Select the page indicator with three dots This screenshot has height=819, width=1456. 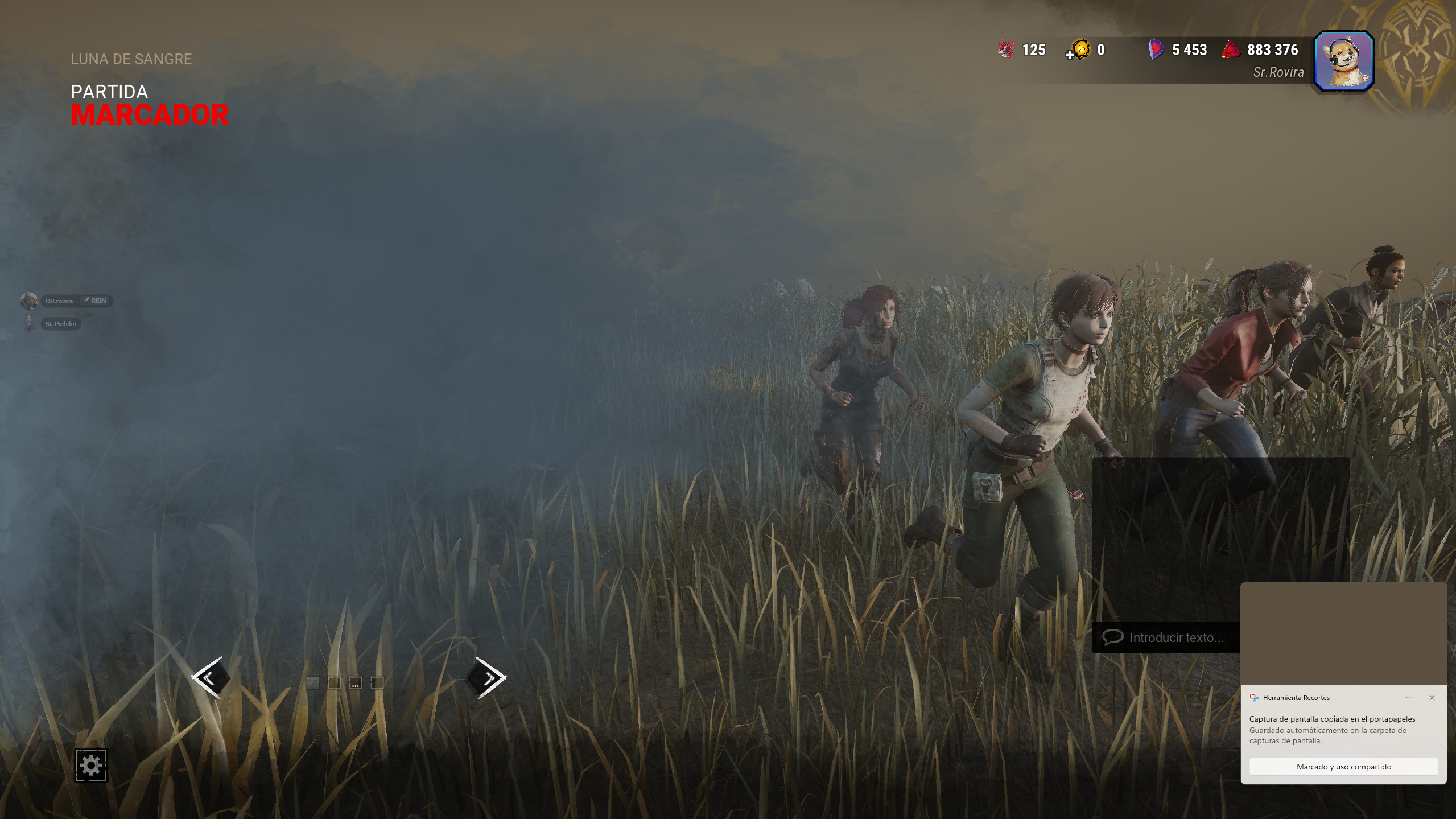356,683
